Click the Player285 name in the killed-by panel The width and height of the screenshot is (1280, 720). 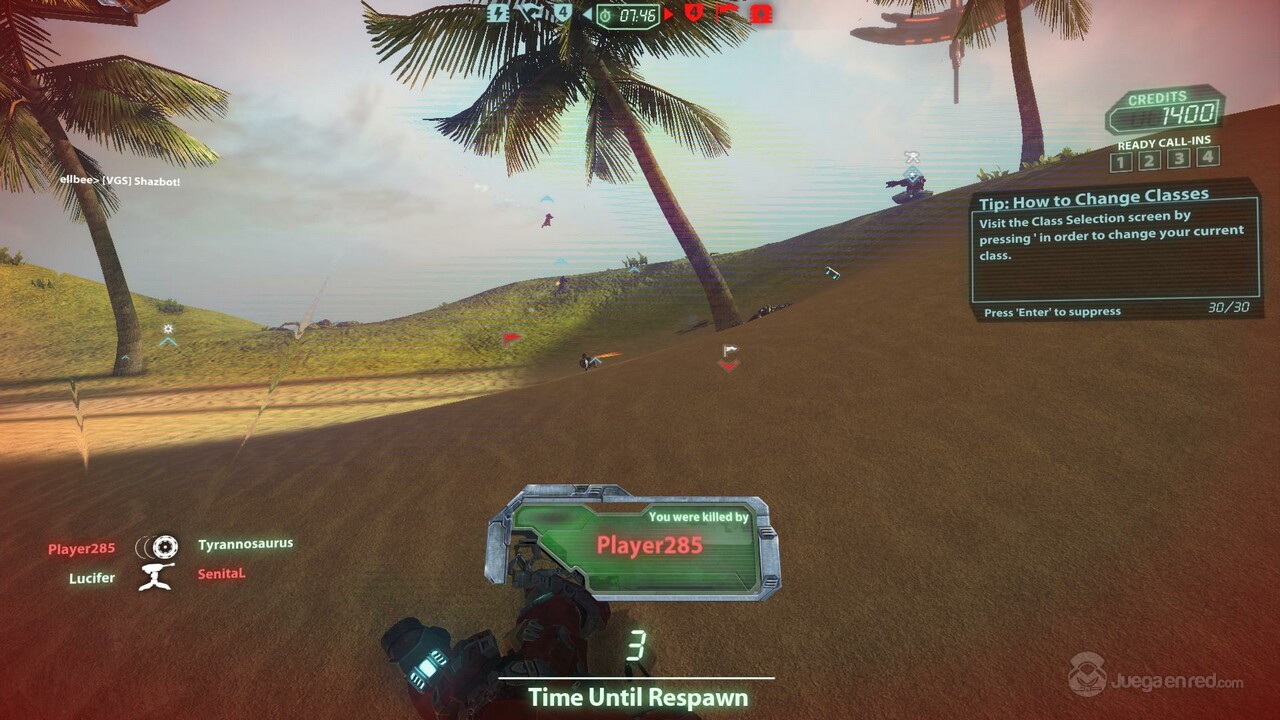click(x=650, y=545)
